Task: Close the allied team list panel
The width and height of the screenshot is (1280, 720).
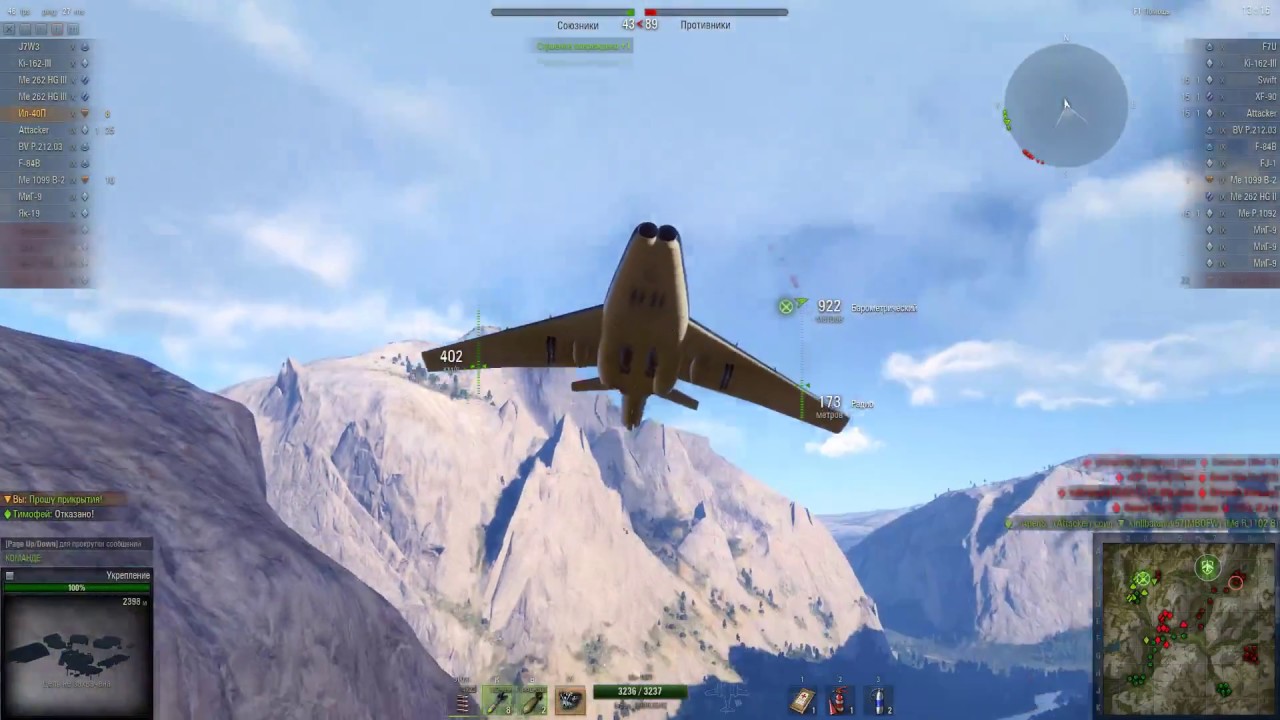Action: pos(9,30)
